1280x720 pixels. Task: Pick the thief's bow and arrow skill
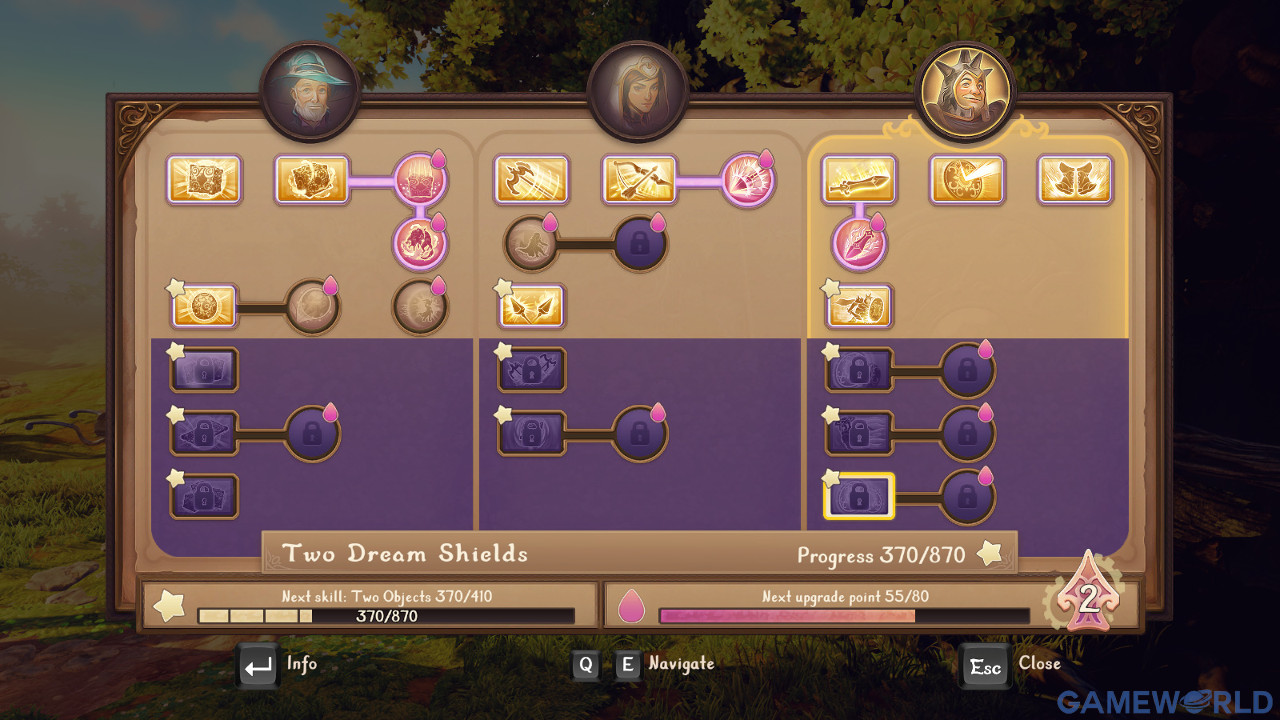pos(640,180)
